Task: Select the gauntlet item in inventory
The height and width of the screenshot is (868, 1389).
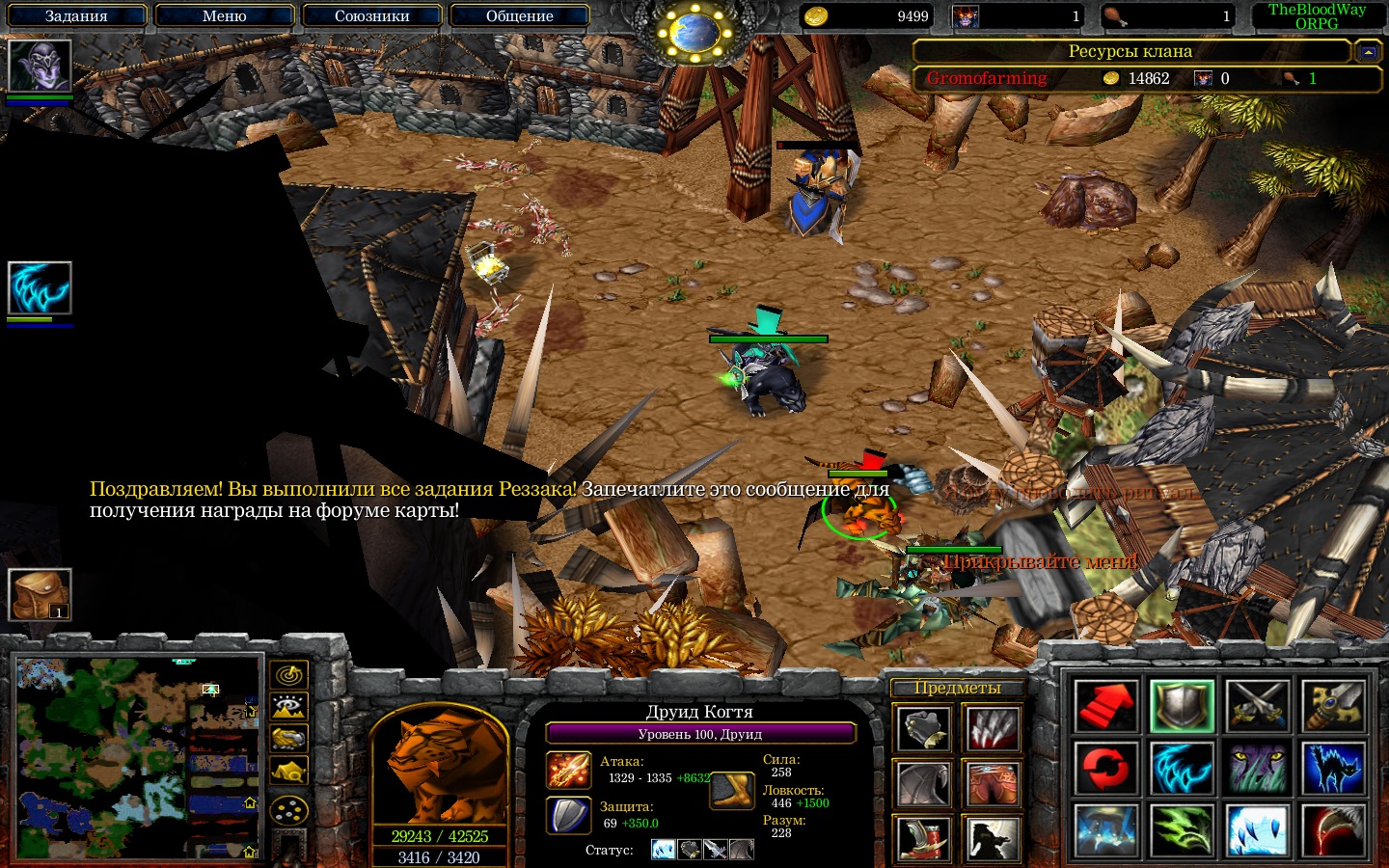Action: click(x=924, y=730)
